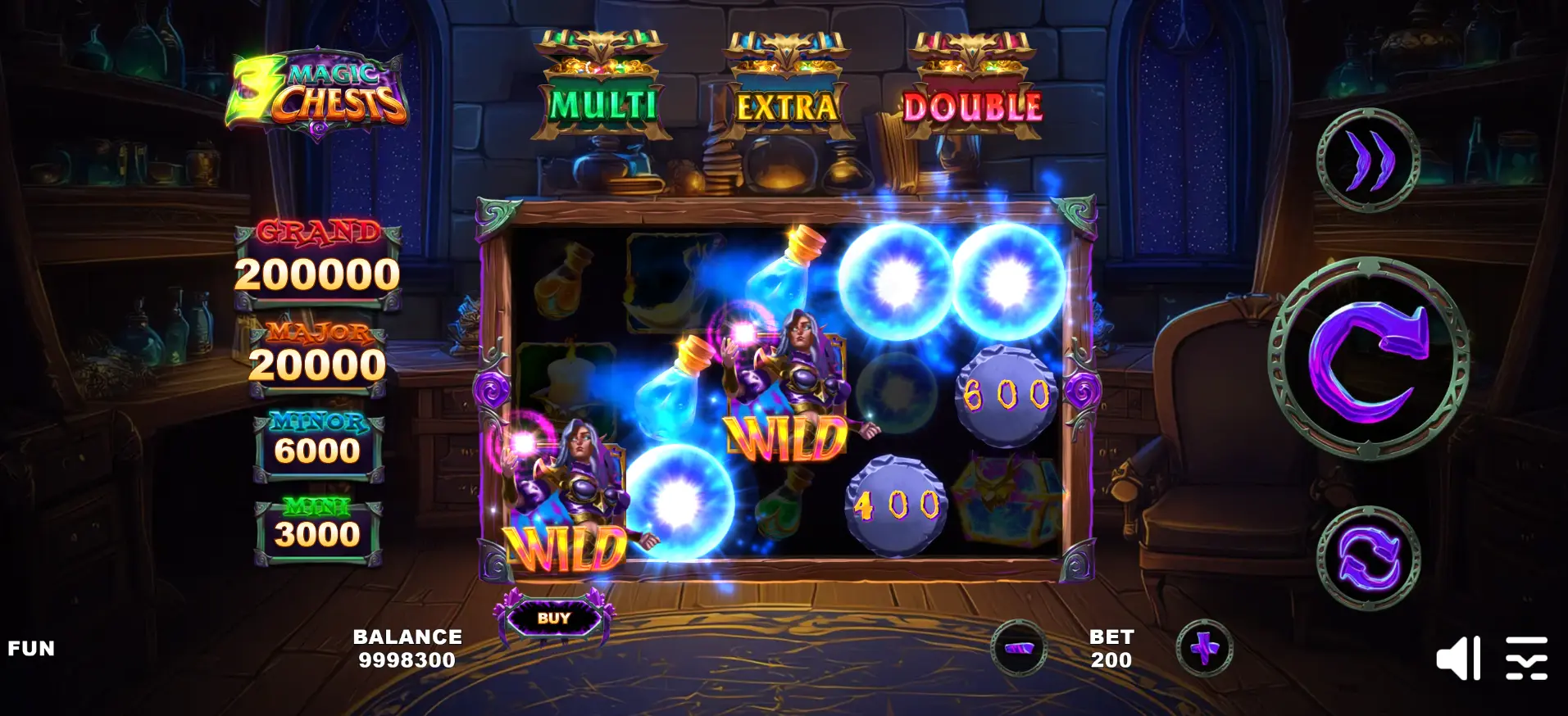The width and height of the screenshot is (1568, 716).
Task: Decrease the bet with the minus button
Action: 1019,648
